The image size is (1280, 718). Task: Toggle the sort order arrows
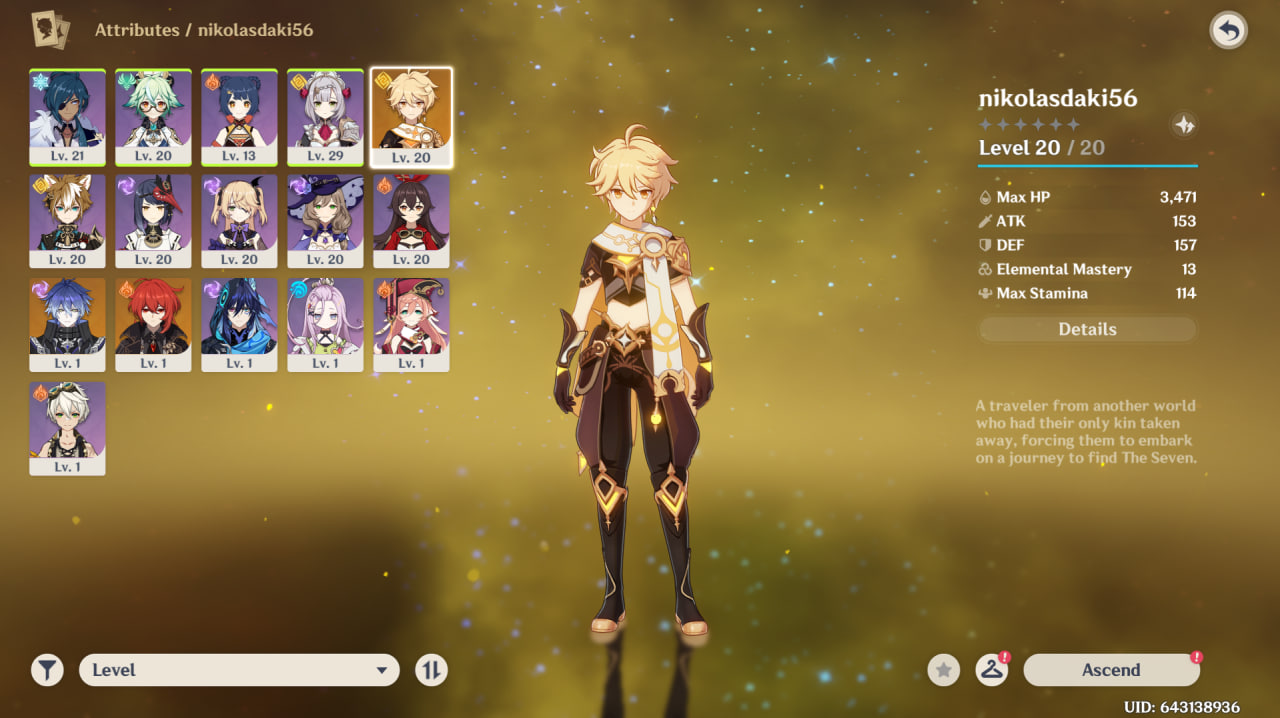coord(431,670)
